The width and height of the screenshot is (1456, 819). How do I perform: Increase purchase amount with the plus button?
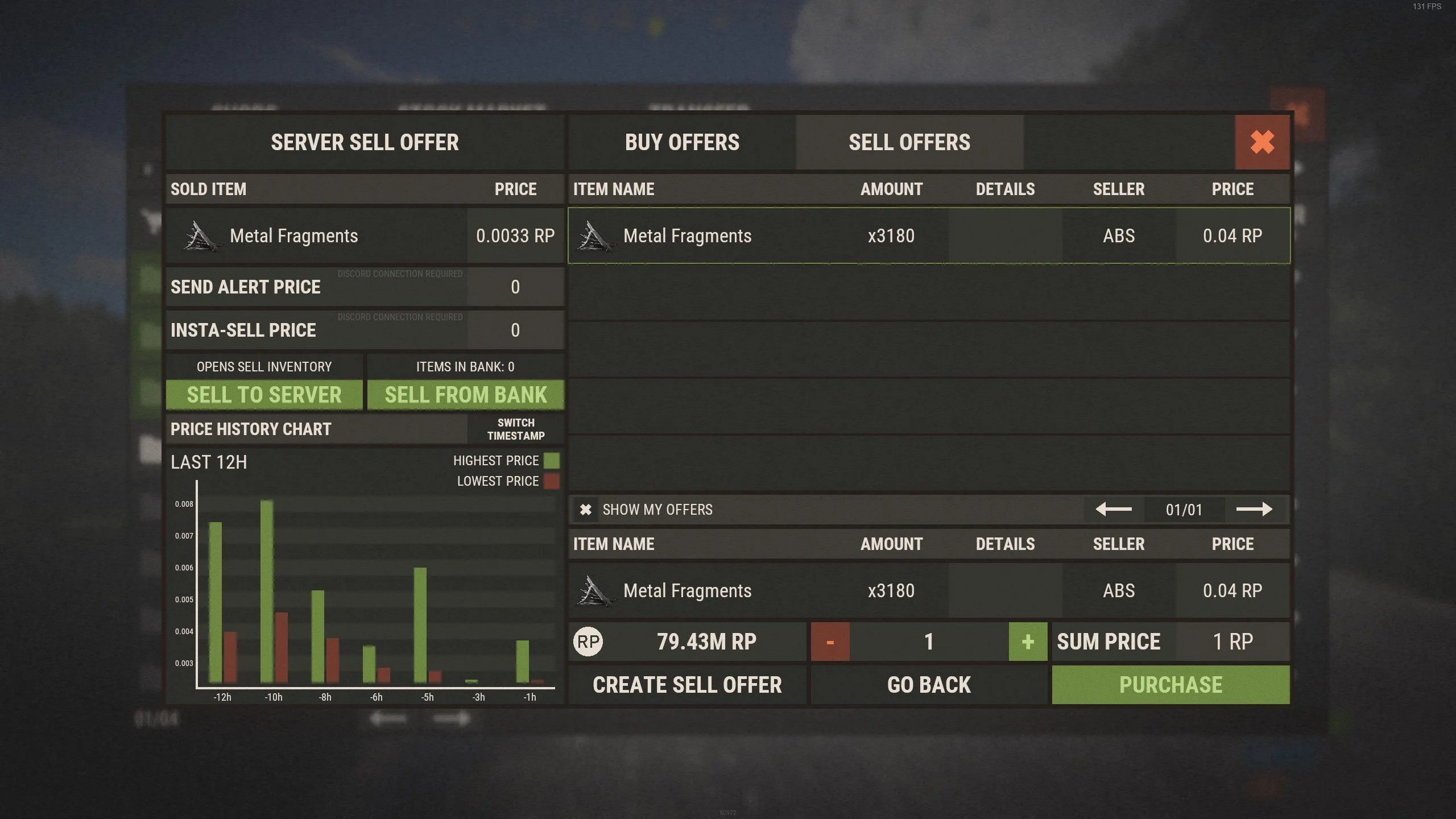pyautogui.click(x=1028, y=642)
